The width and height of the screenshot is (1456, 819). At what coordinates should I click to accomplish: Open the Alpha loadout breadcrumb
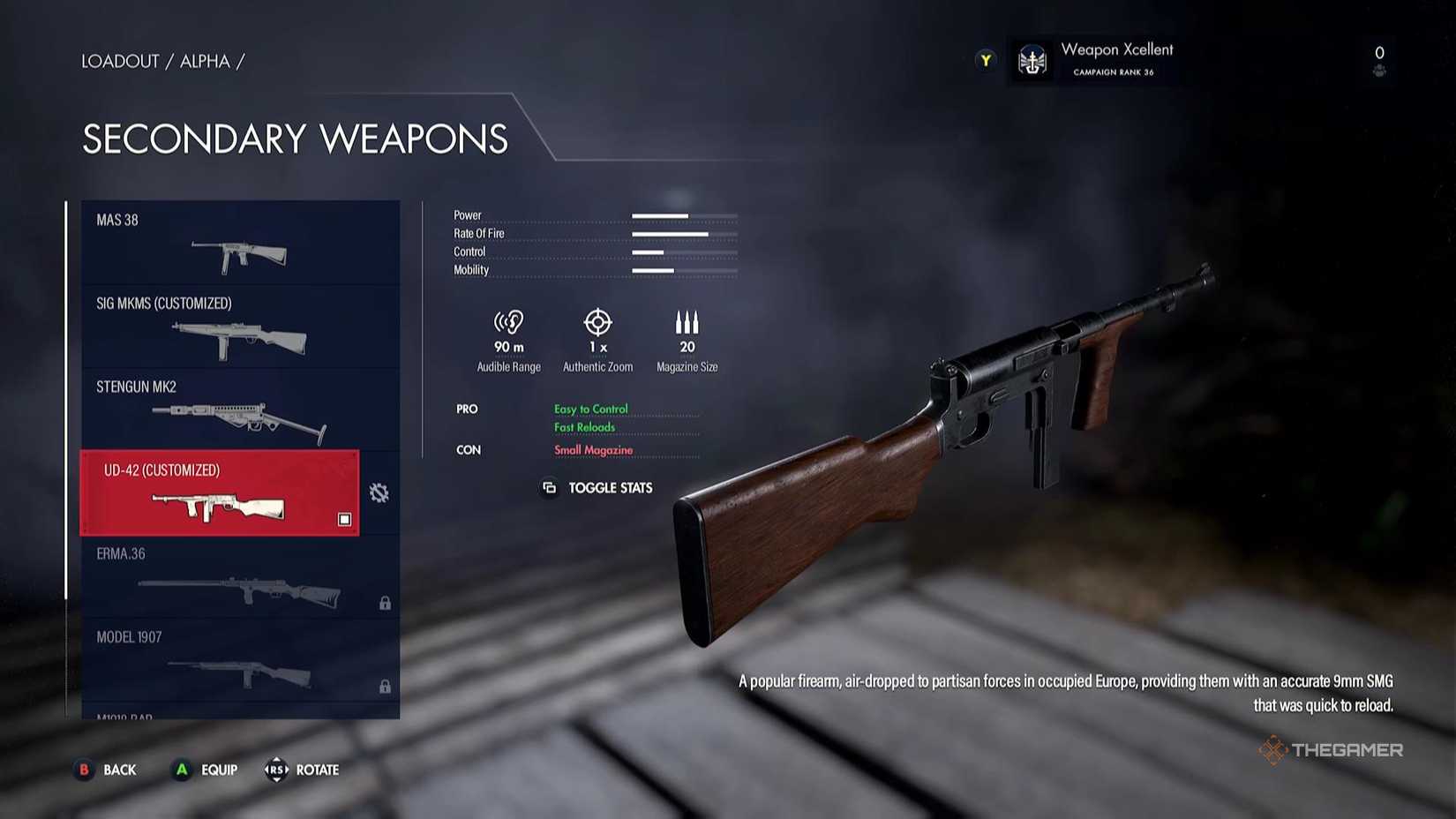point(205,61)
